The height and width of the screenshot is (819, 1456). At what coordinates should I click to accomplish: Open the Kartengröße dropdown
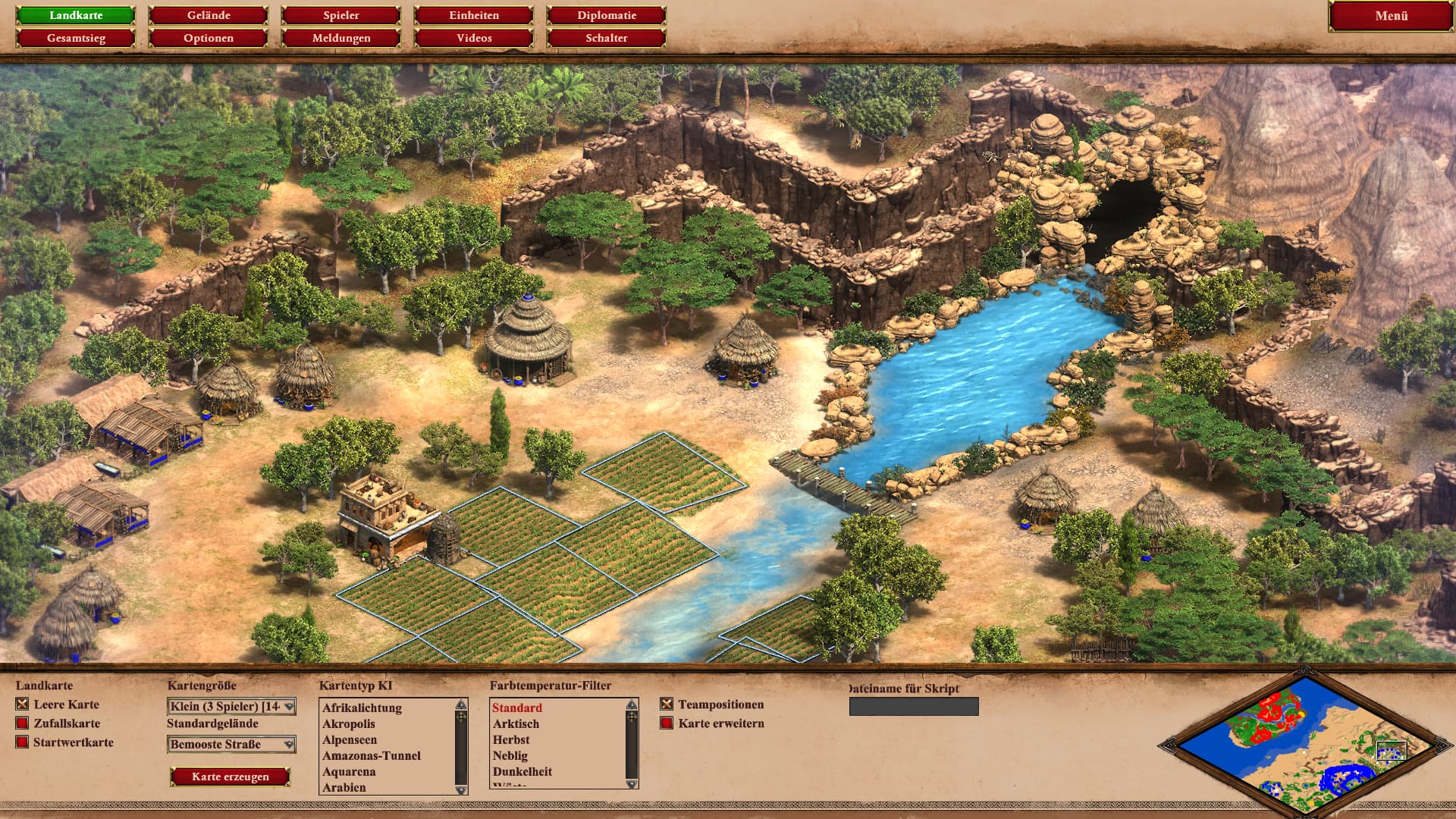(231, 707)
